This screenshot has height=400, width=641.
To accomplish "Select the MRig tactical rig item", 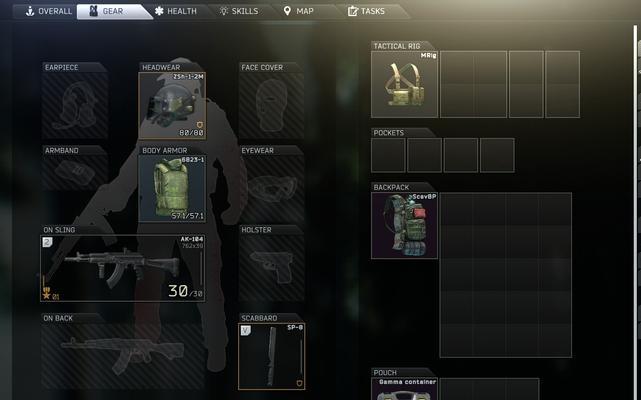I will click(x=405, y=84).
